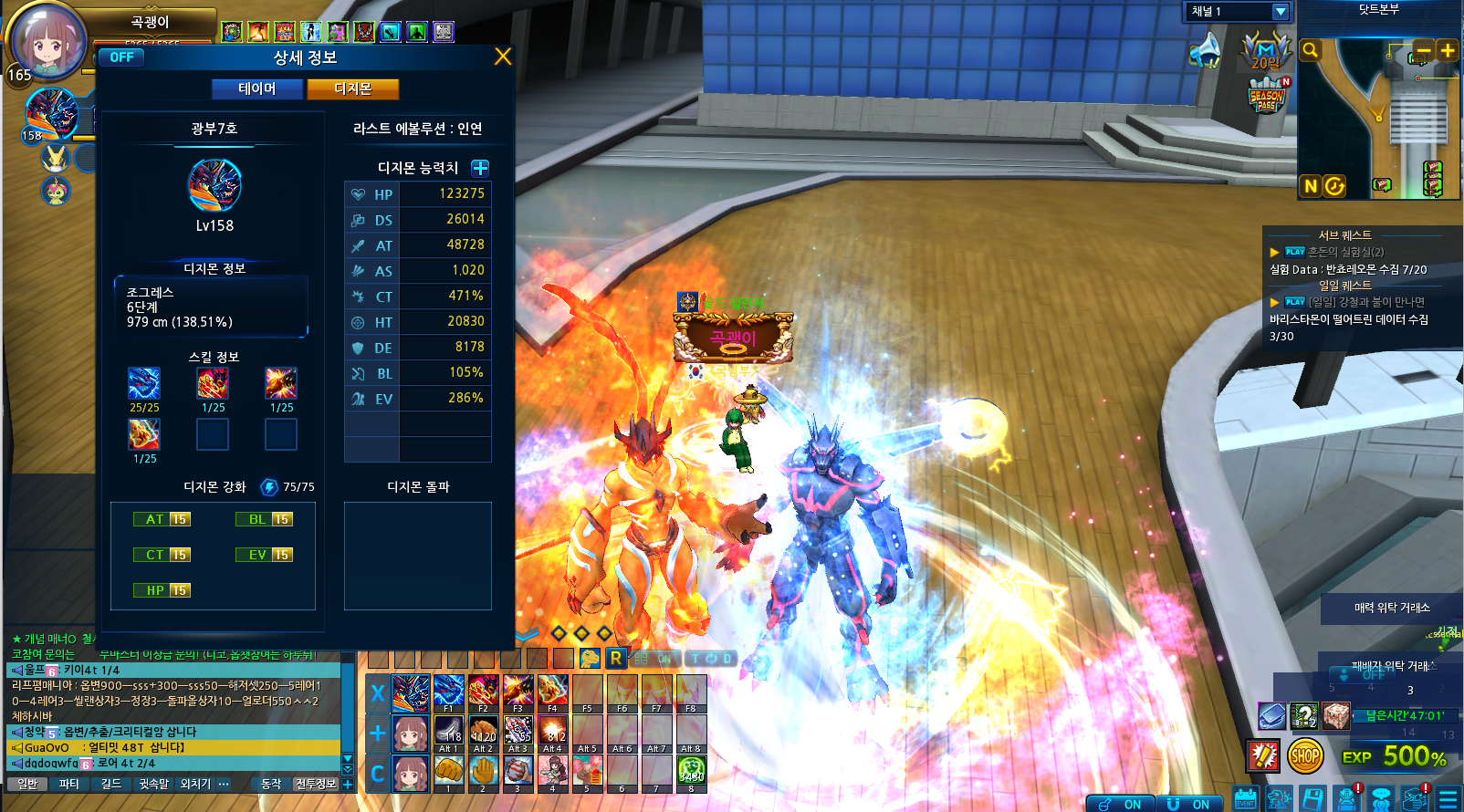Open the EVENT calendar menu icon
Viewport: 1464px width, 812px height.
(x=1245, y=799)
